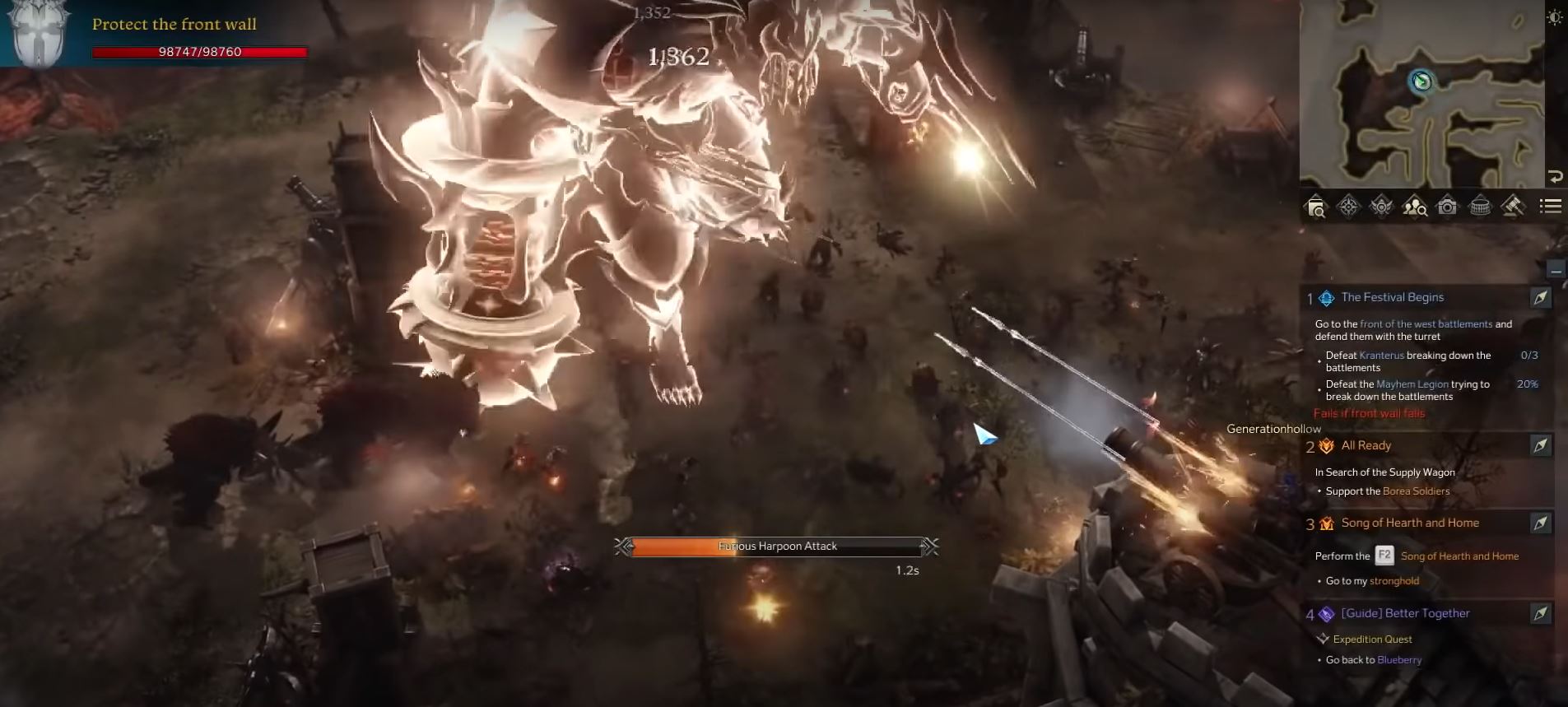Toggle tracking for The Festival Begins quest
The image size is (1568, 707).
(x=1542, y=297)
